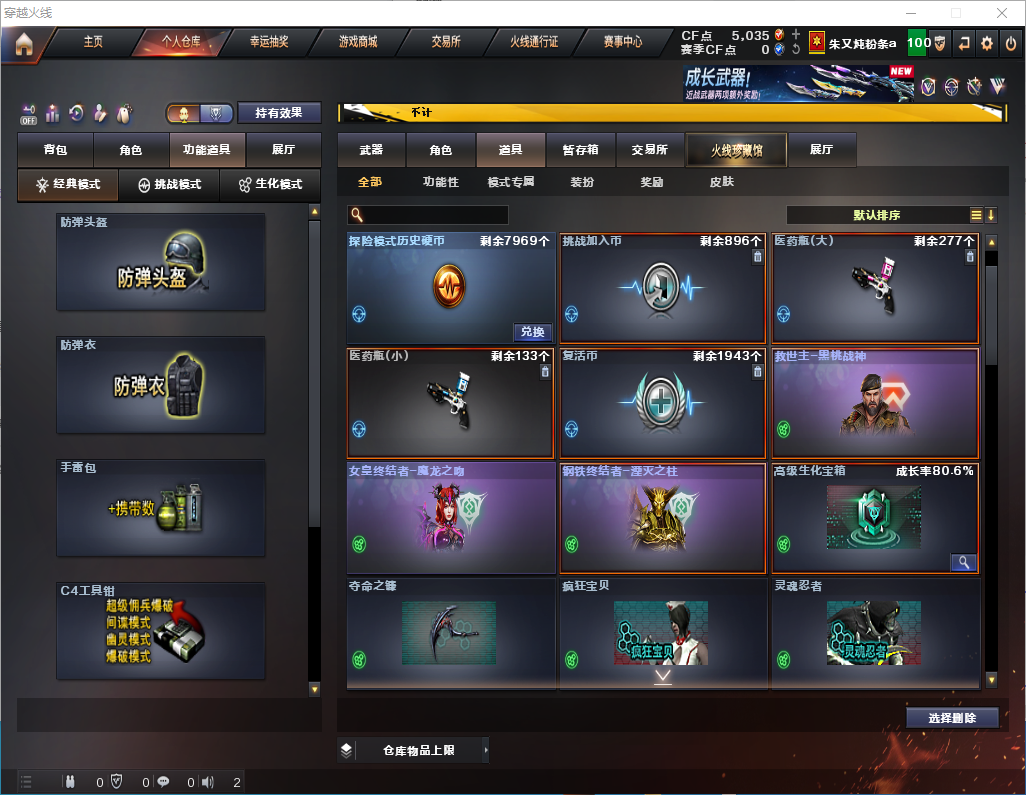
Task: Select the 挑战模式 challenge mode tab
Action: pos(170,185)
